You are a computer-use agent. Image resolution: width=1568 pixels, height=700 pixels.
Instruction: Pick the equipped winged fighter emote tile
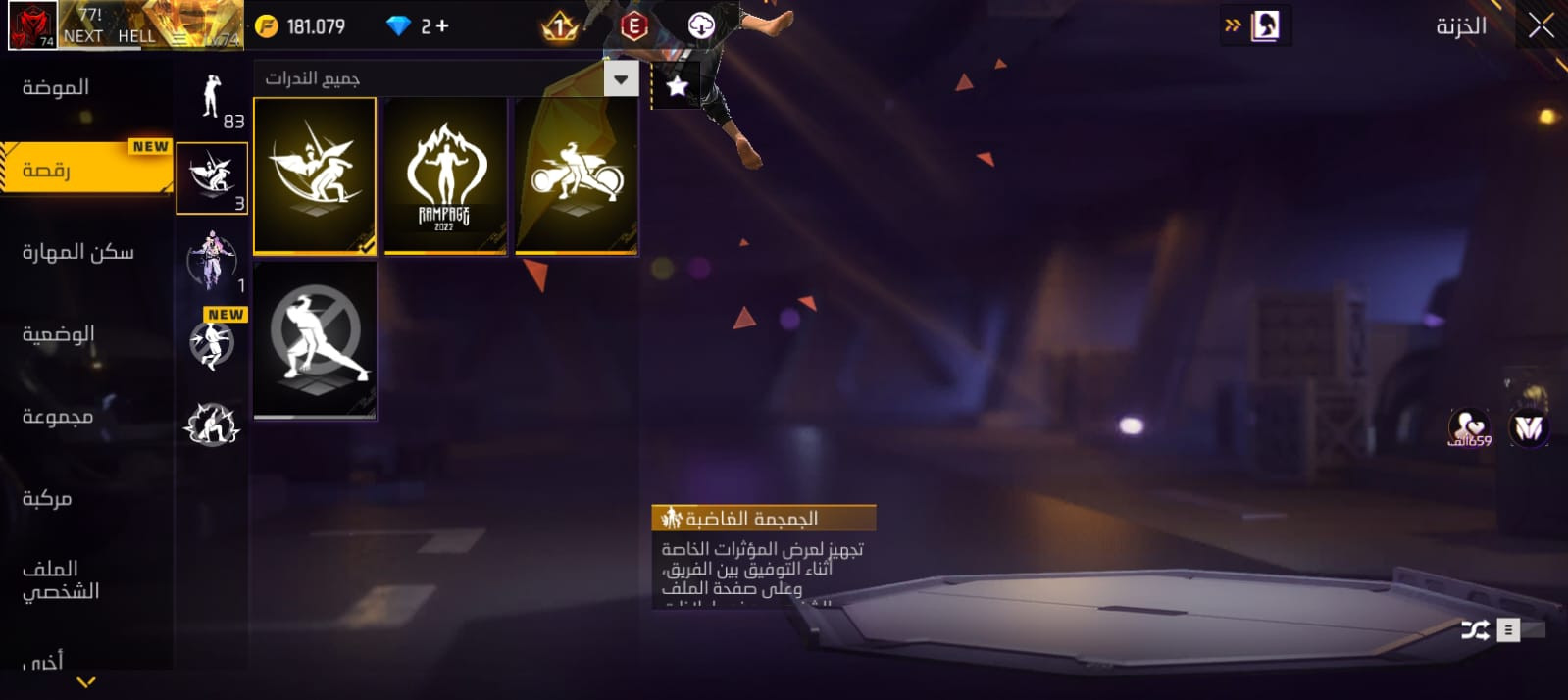click(315, 176)
